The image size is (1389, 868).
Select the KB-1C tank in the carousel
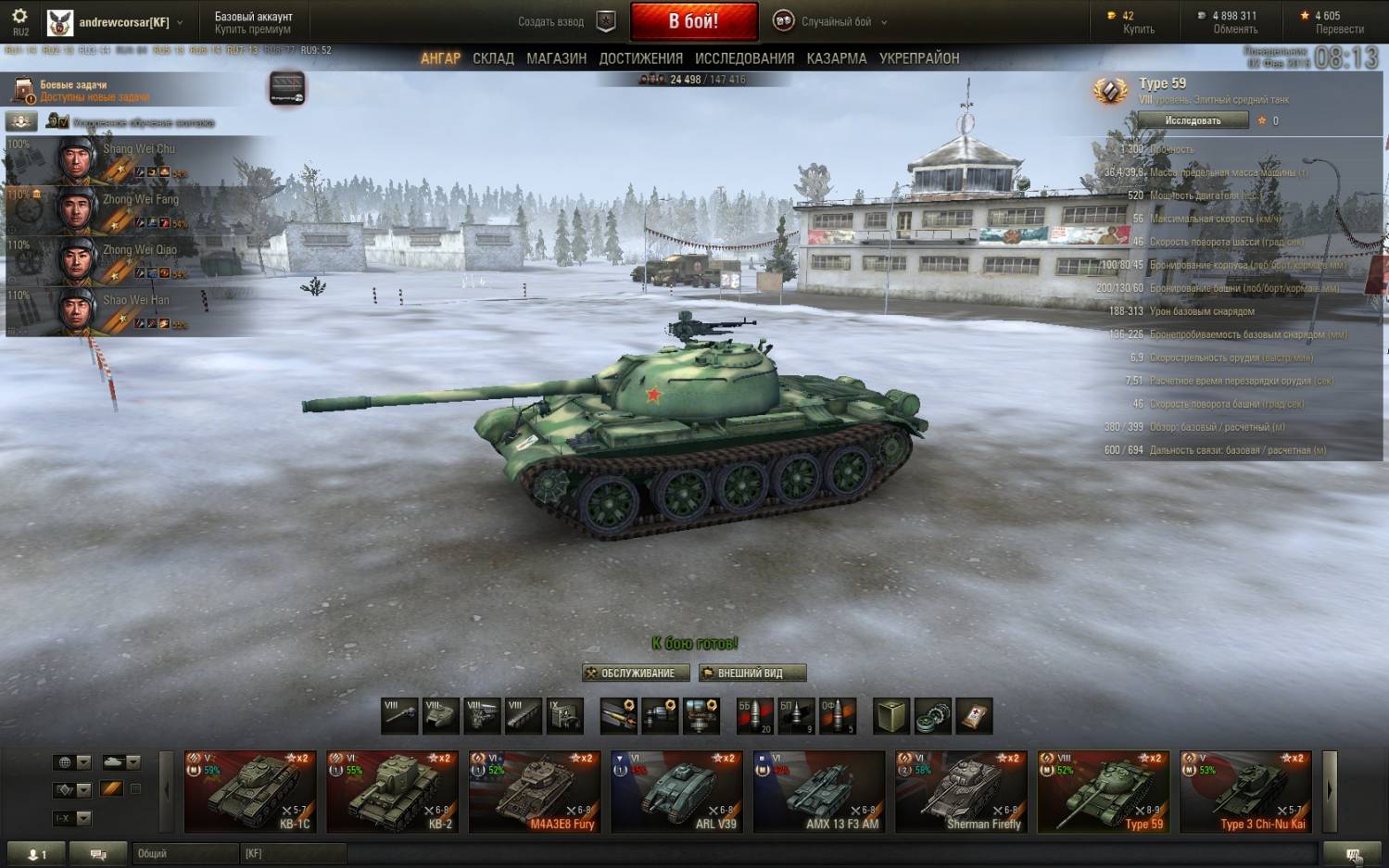coord(250,792)
